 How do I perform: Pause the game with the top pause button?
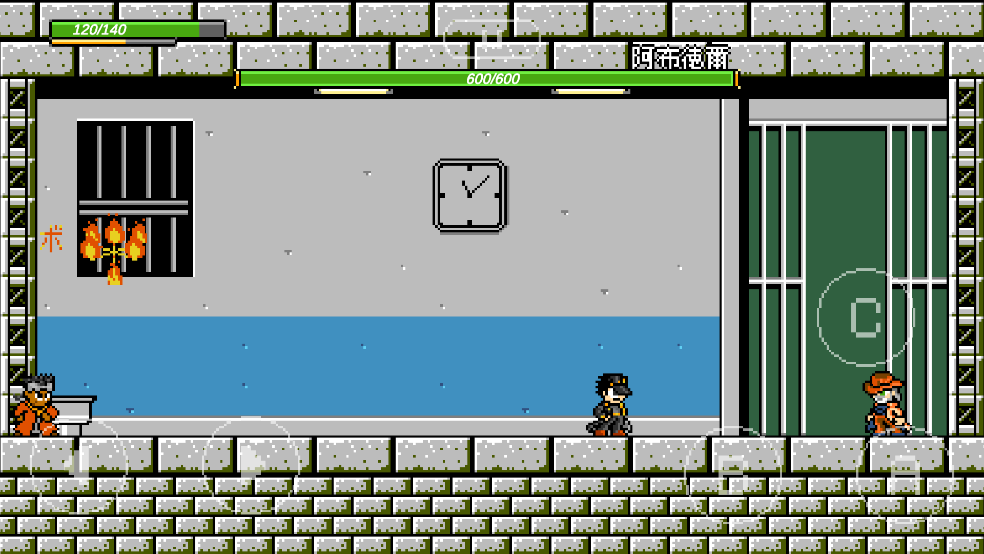491,41
